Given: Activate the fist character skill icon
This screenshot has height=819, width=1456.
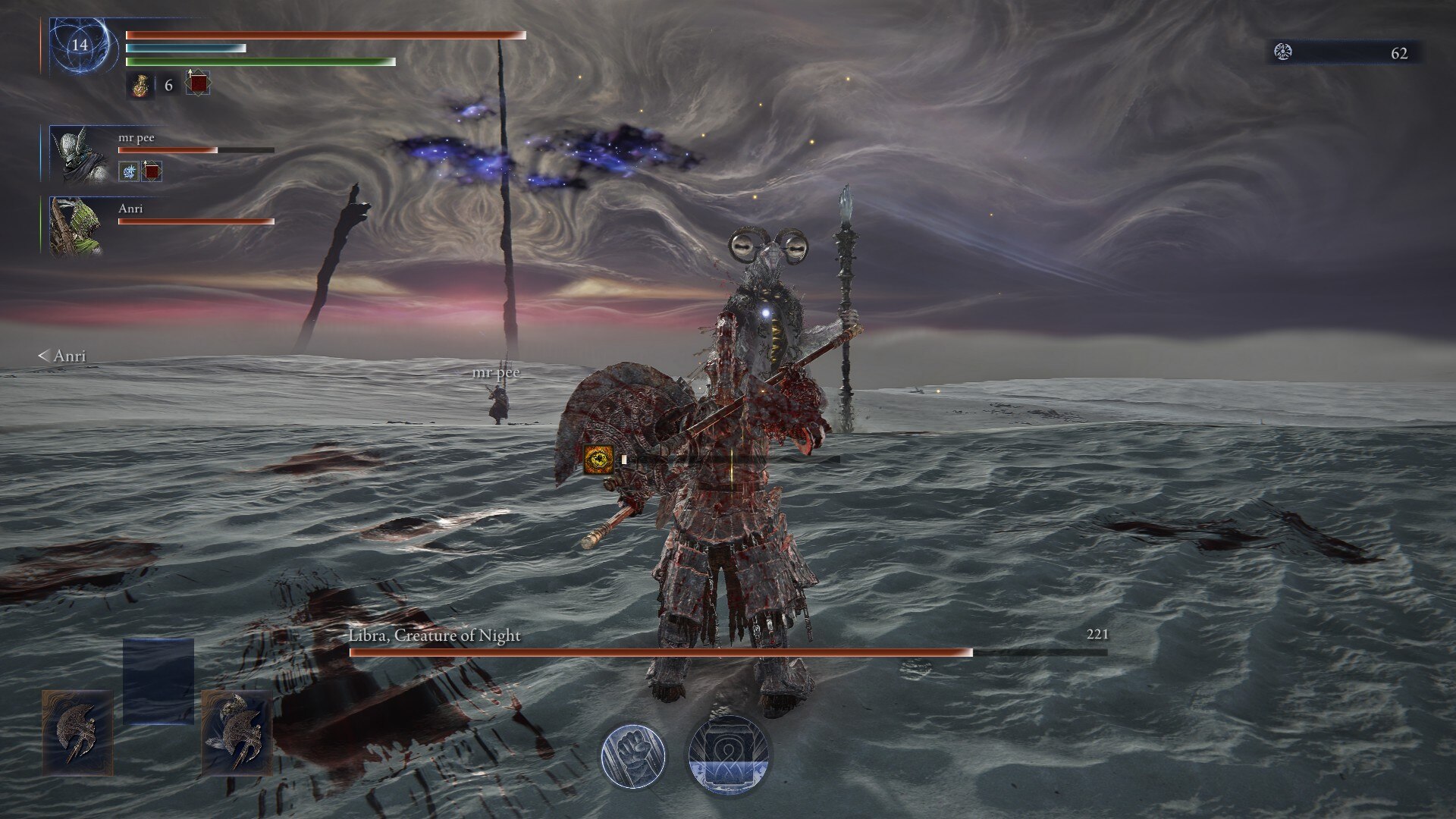Looking at the screenshot, I should click(x=633, y=755).
